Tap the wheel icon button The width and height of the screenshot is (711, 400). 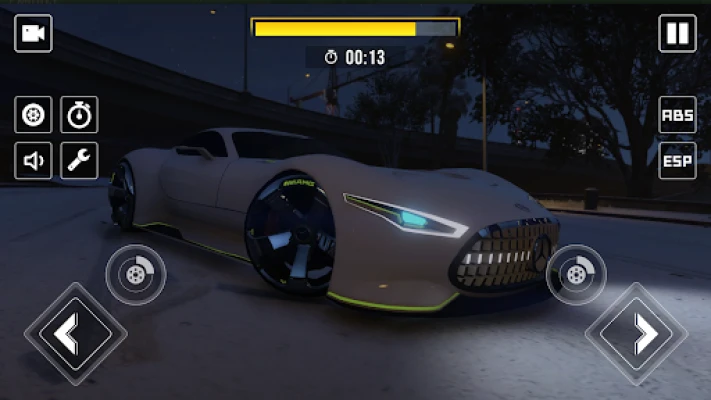(33, 115)
